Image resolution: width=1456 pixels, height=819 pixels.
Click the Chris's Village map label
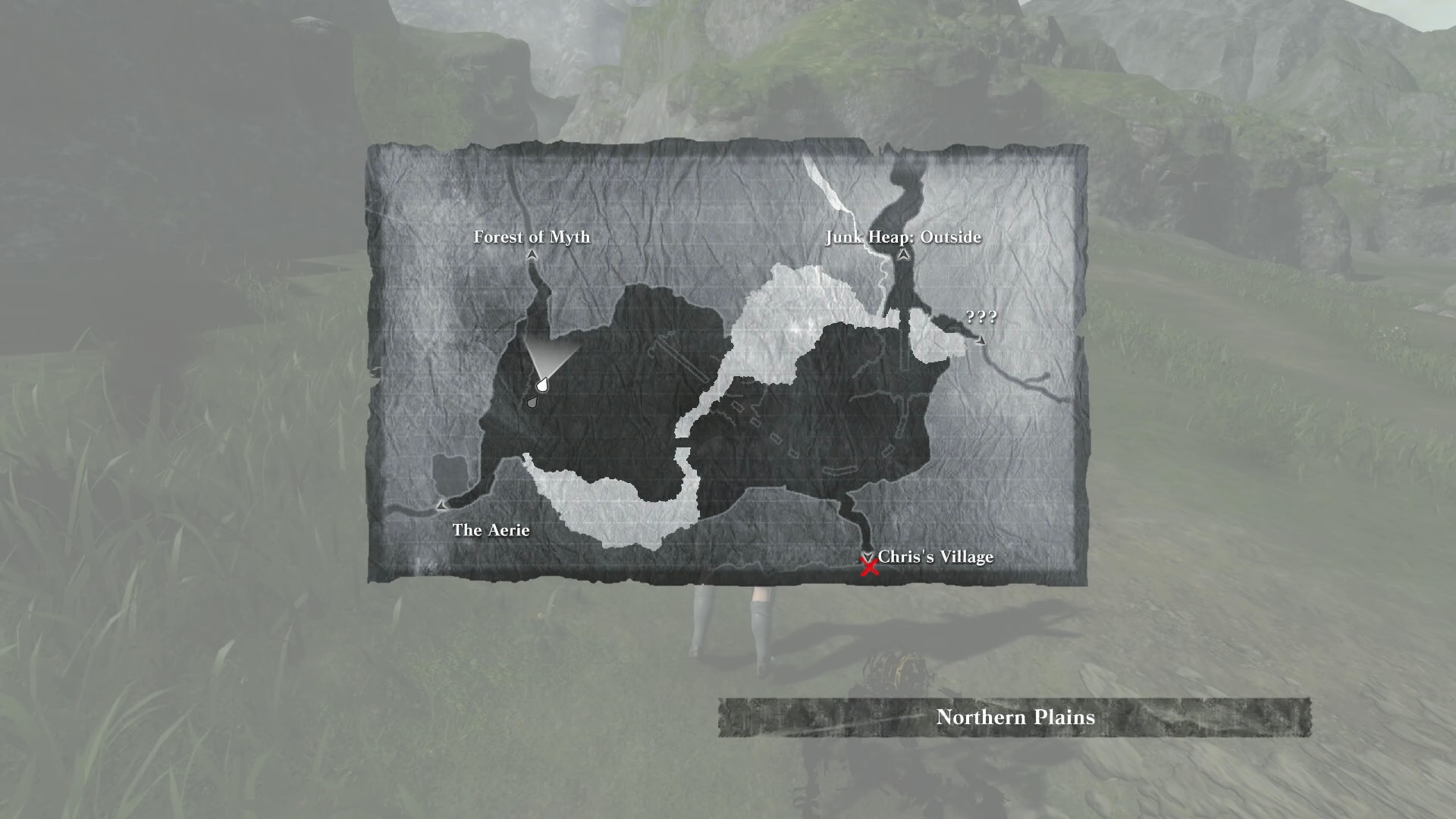(x=935, y=557)
